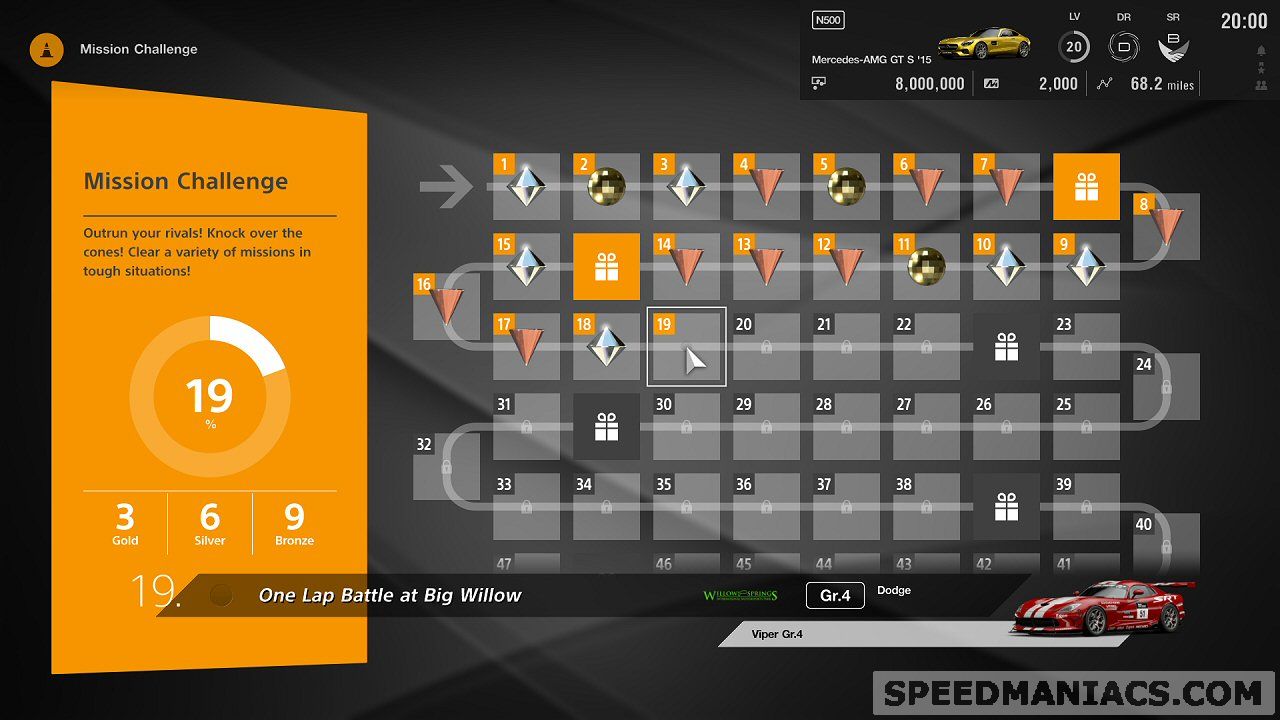Screen dimensions: 1280x720
Task: Click the Mission Challenge cone icon
Action: 47,49
